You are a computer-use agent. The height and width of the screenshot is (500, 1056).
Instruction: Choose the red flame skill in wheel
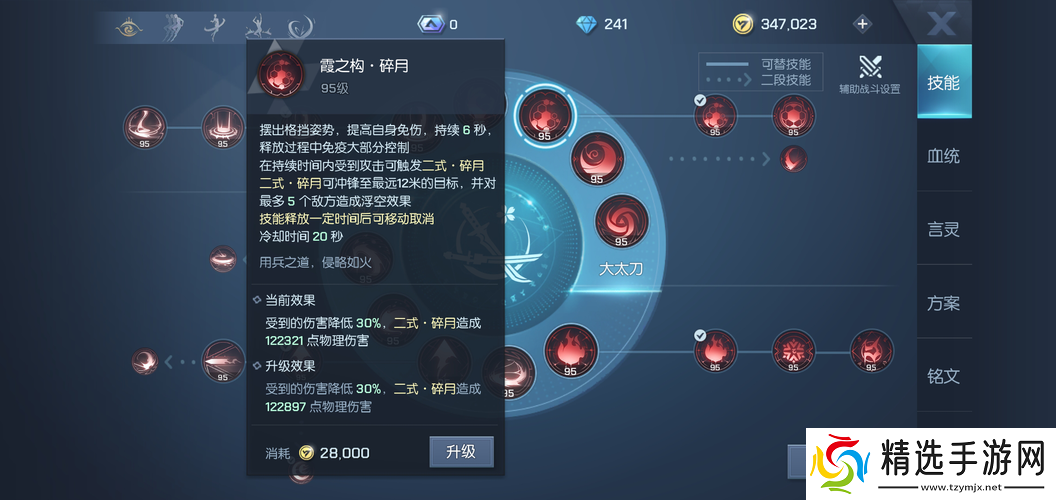point(571,351)
